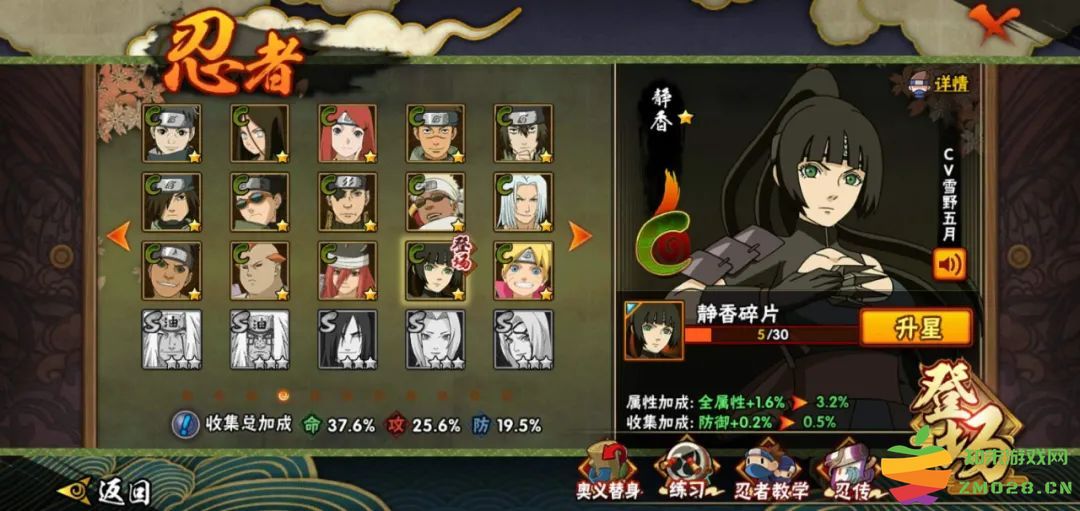This screenshot has width=1080, height=511.
Task: Select the currently highlighted 静香 portrait
Action: [434, 270]
